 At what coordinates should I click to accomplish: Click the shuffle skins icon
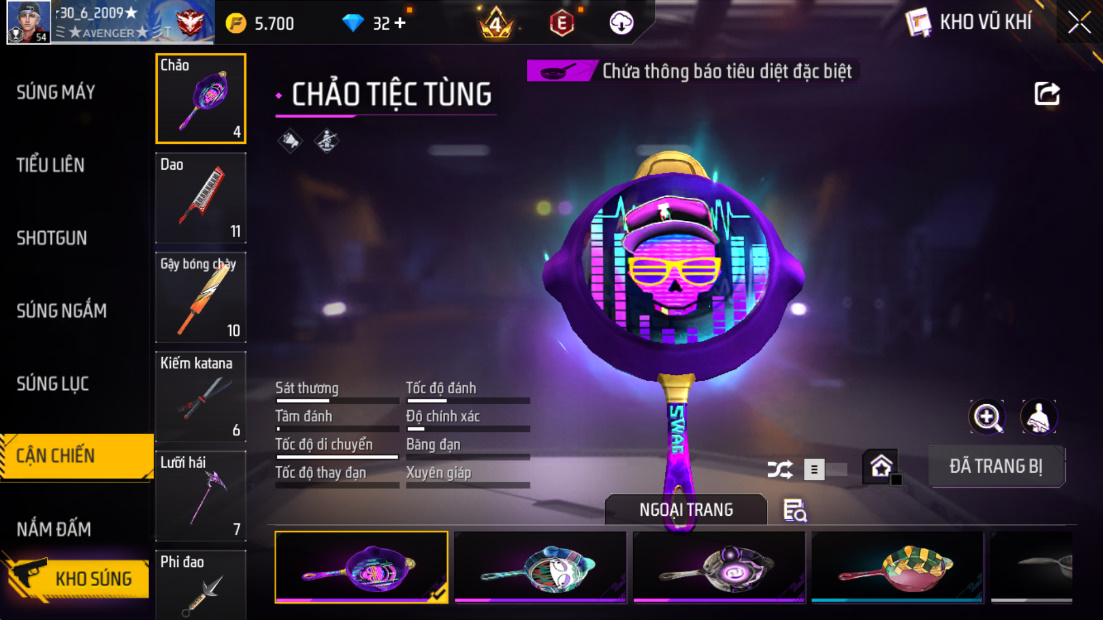point(780,468)
